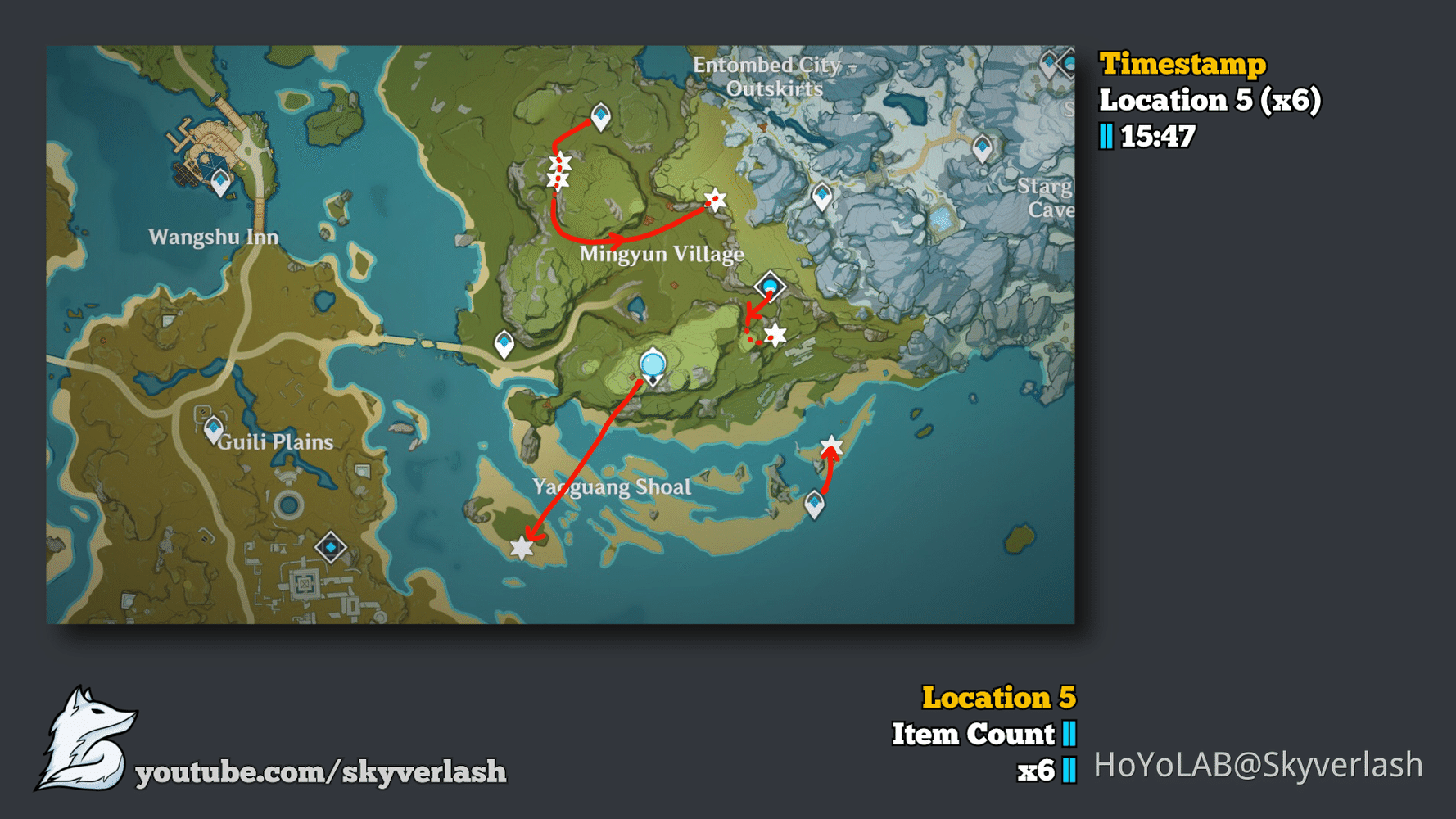Image resolution: width=1456 pixels, height=819 pixels.
Task: Select the teleport waypoint above Mingyun Village
Action: pyautogui.click(x=600, y=119)
